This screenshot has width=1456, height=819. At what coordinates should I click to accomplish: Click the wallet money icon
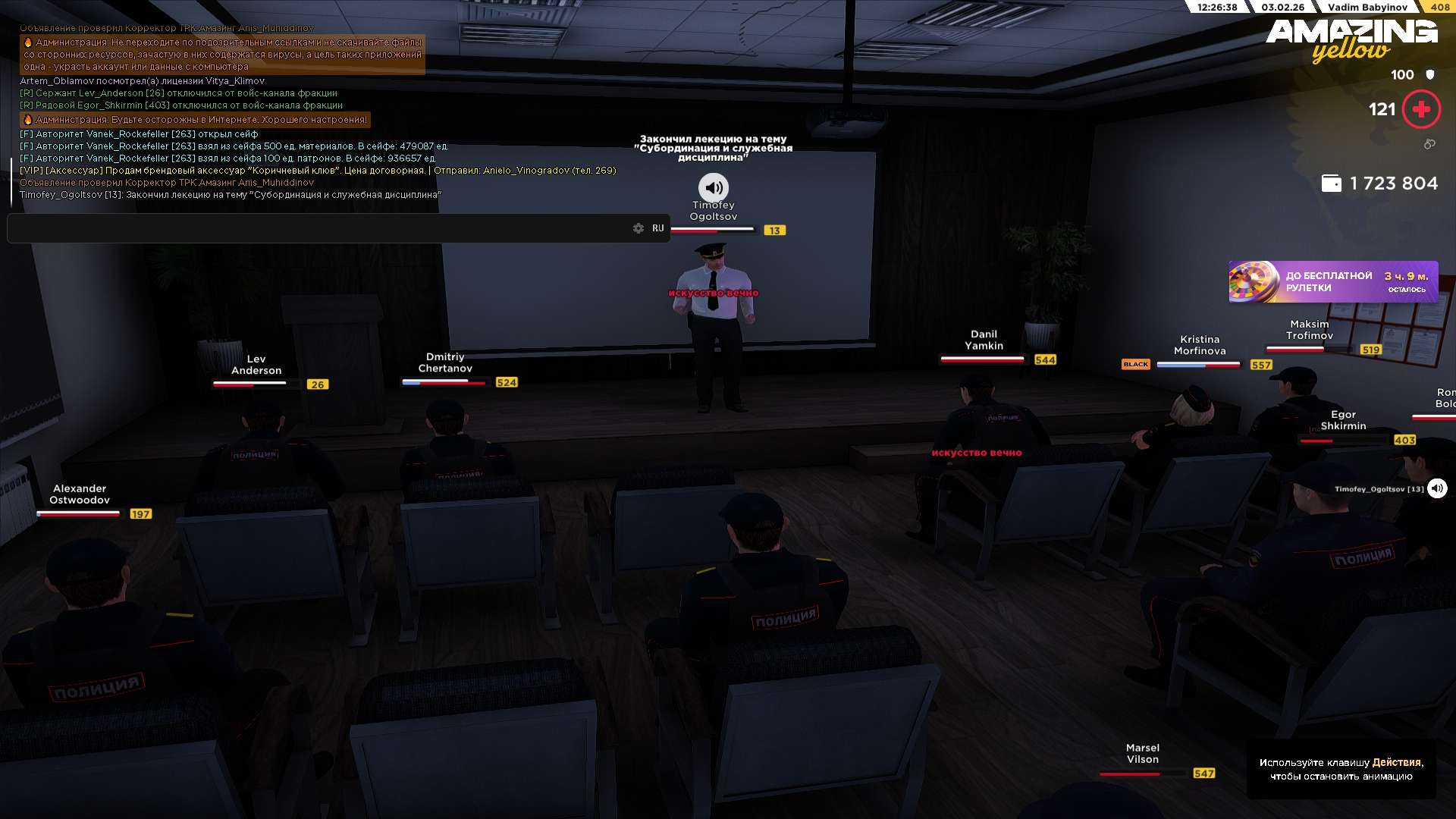pos(1331,184)
